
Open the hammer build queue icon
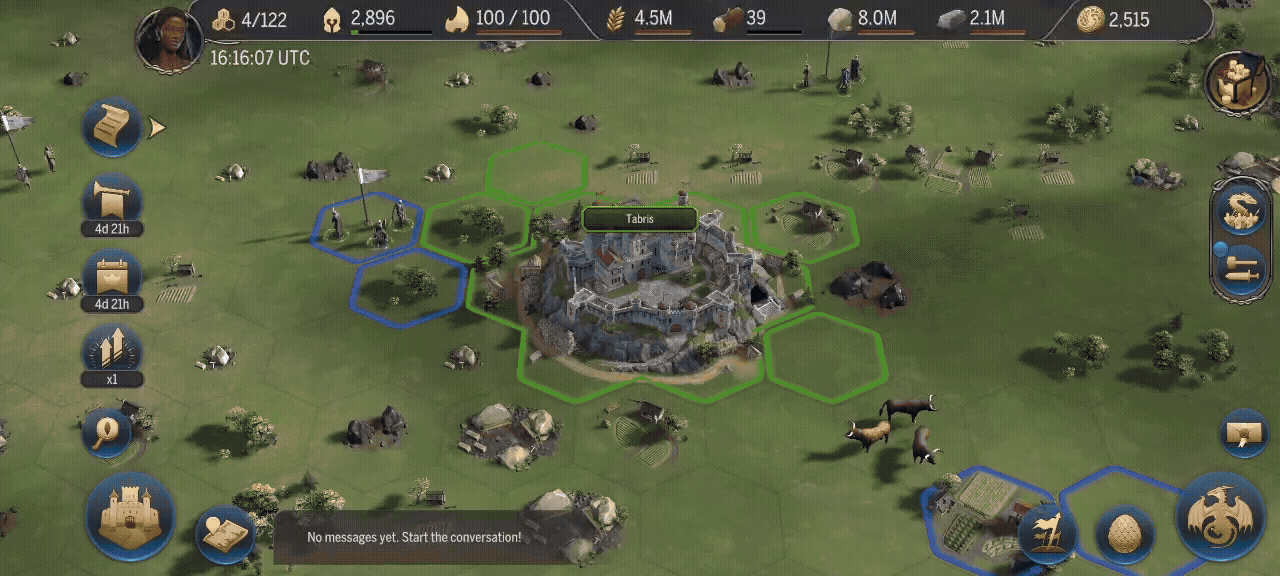[x=1241, y=270]
